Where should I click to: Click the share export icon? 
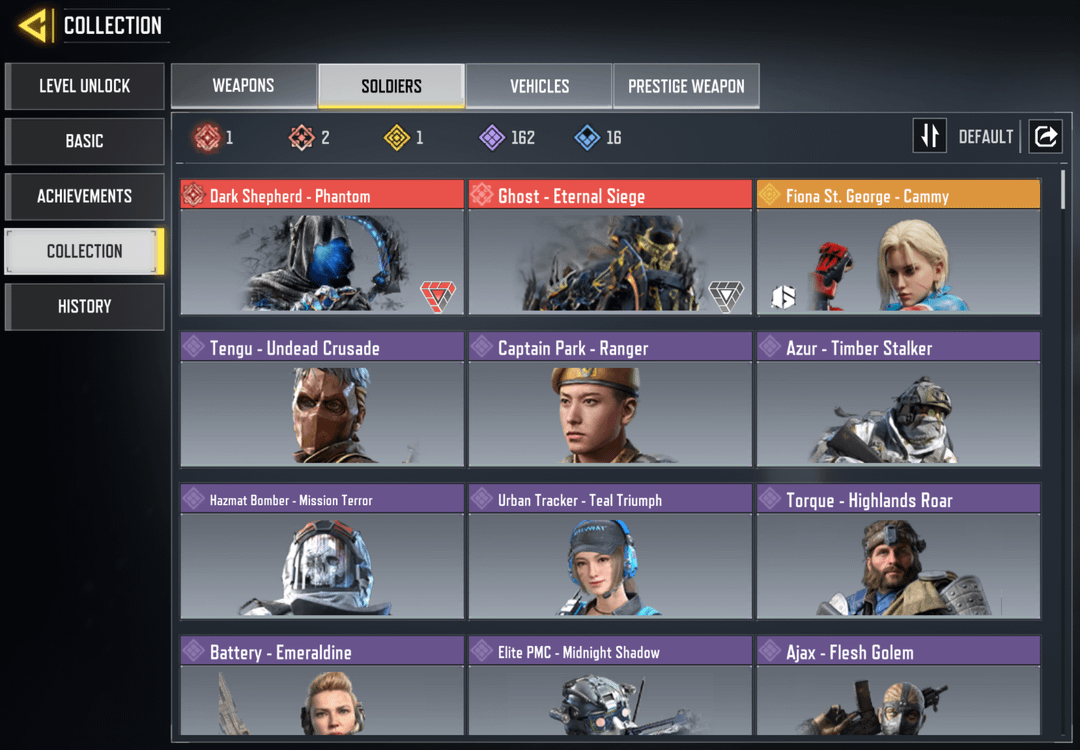pos(1045,136)
